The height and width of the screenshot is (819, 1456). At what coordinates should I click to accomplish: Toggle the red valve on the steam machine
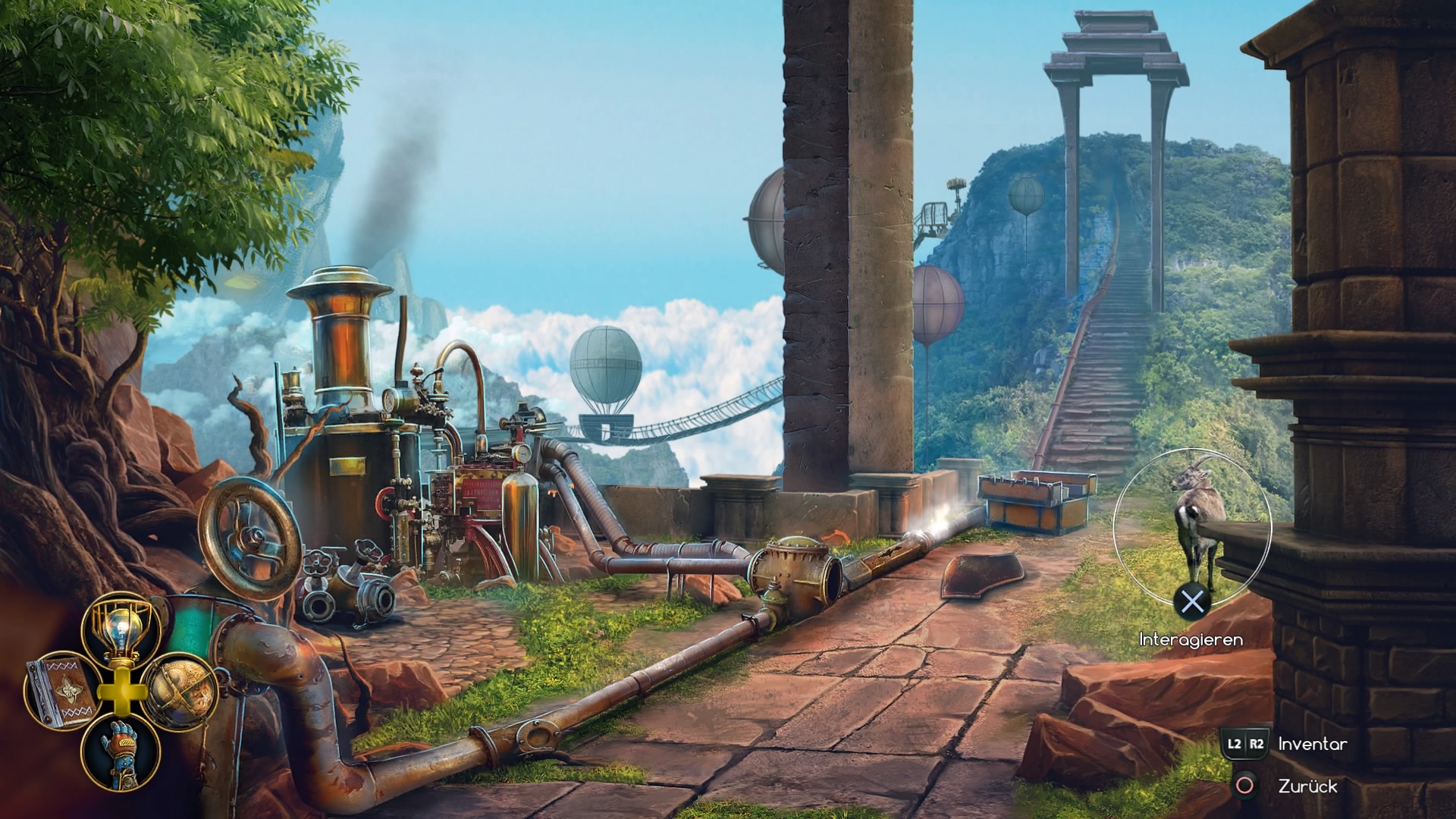tap(388, 503)
